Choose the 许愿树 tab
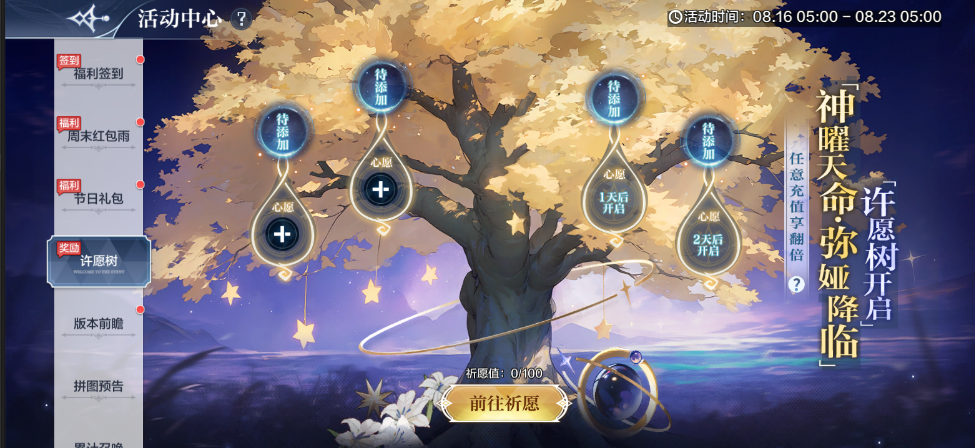975x448 pixels. (x=99, y=260)
